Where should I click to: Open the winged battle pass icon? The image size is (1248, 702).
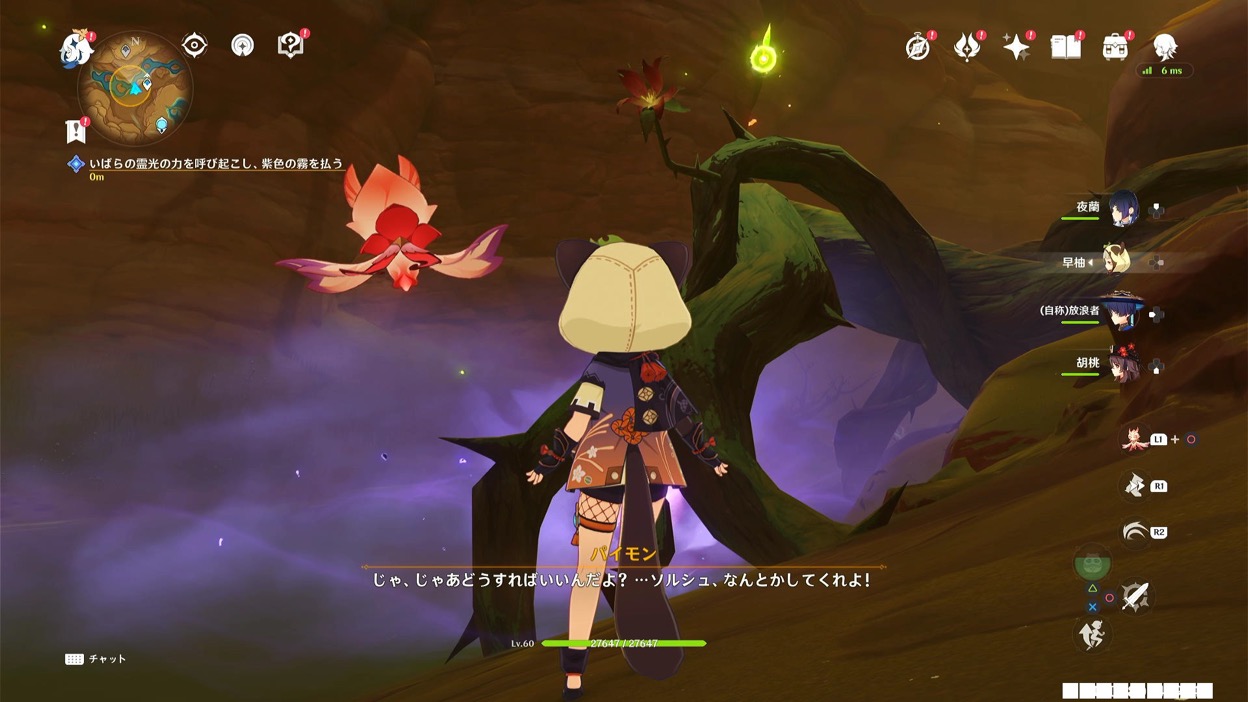[x=966, y=47]
